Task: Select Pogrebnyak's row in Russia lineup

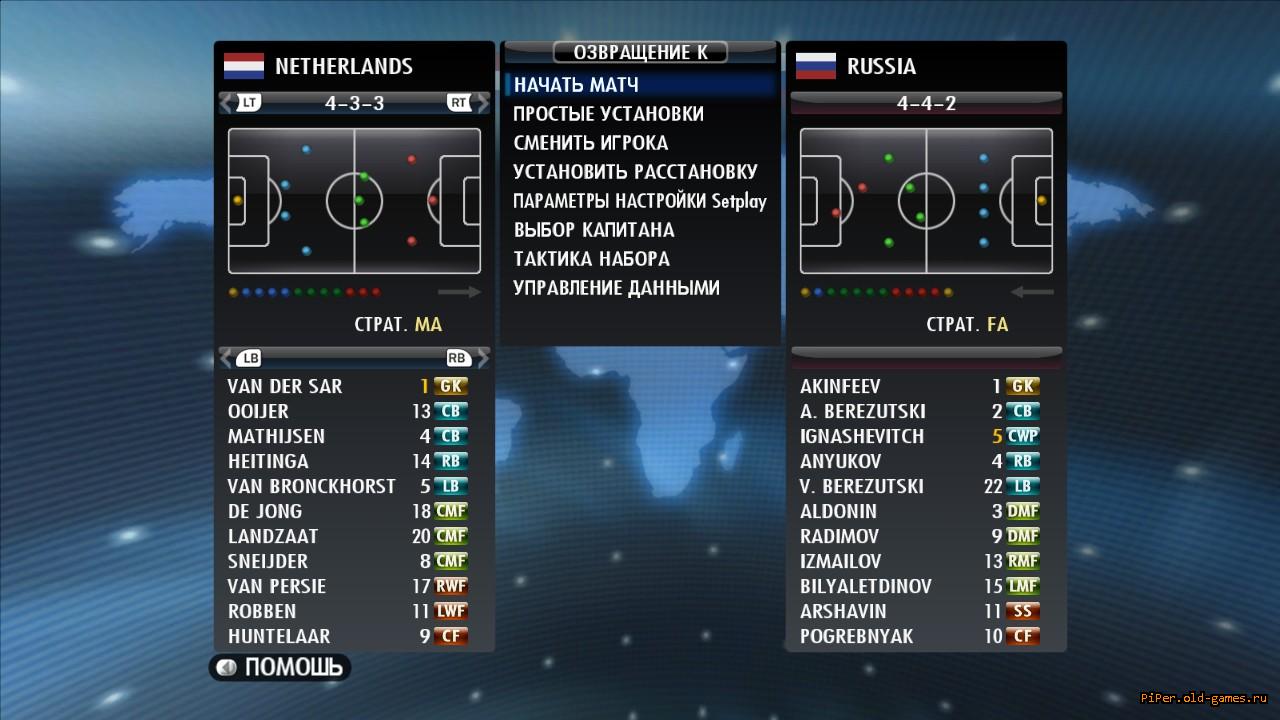Action: click(x=856, y=636)
